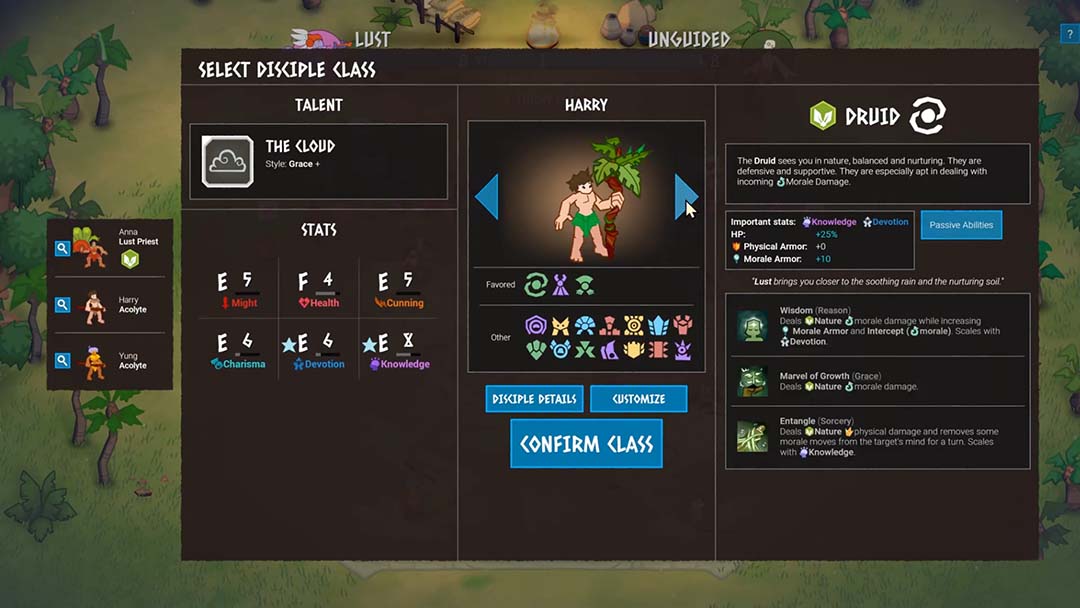Select The Cloud talent entry

tap(318, 162)
